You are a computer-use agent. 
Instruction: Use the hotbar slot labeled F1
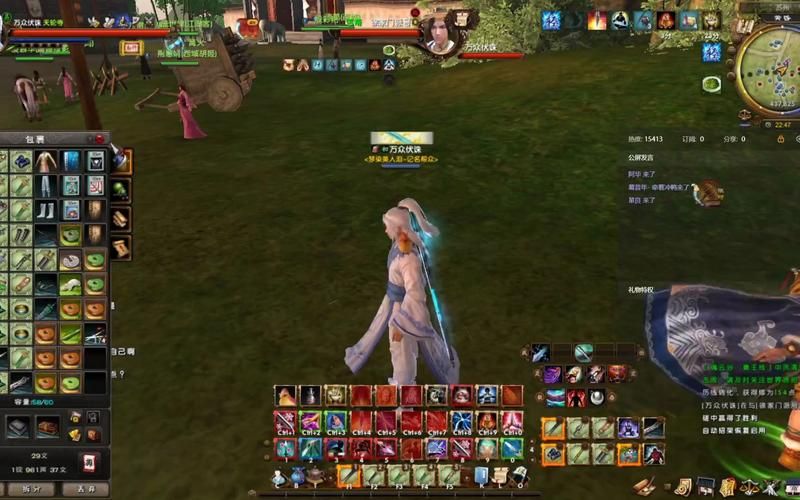347,475
